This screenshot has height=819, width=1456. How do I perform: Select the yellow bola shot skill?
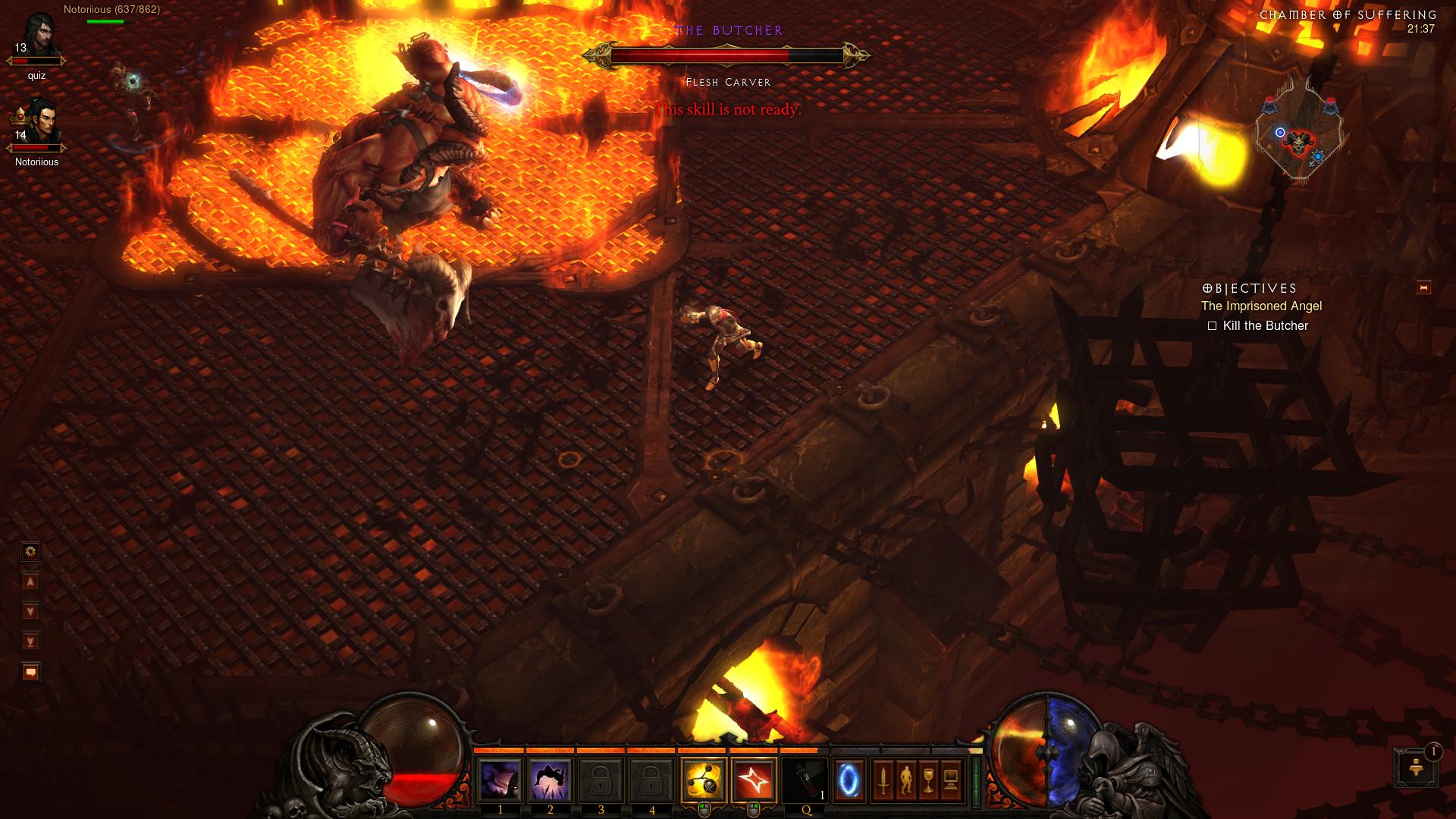tap(704, 780)
